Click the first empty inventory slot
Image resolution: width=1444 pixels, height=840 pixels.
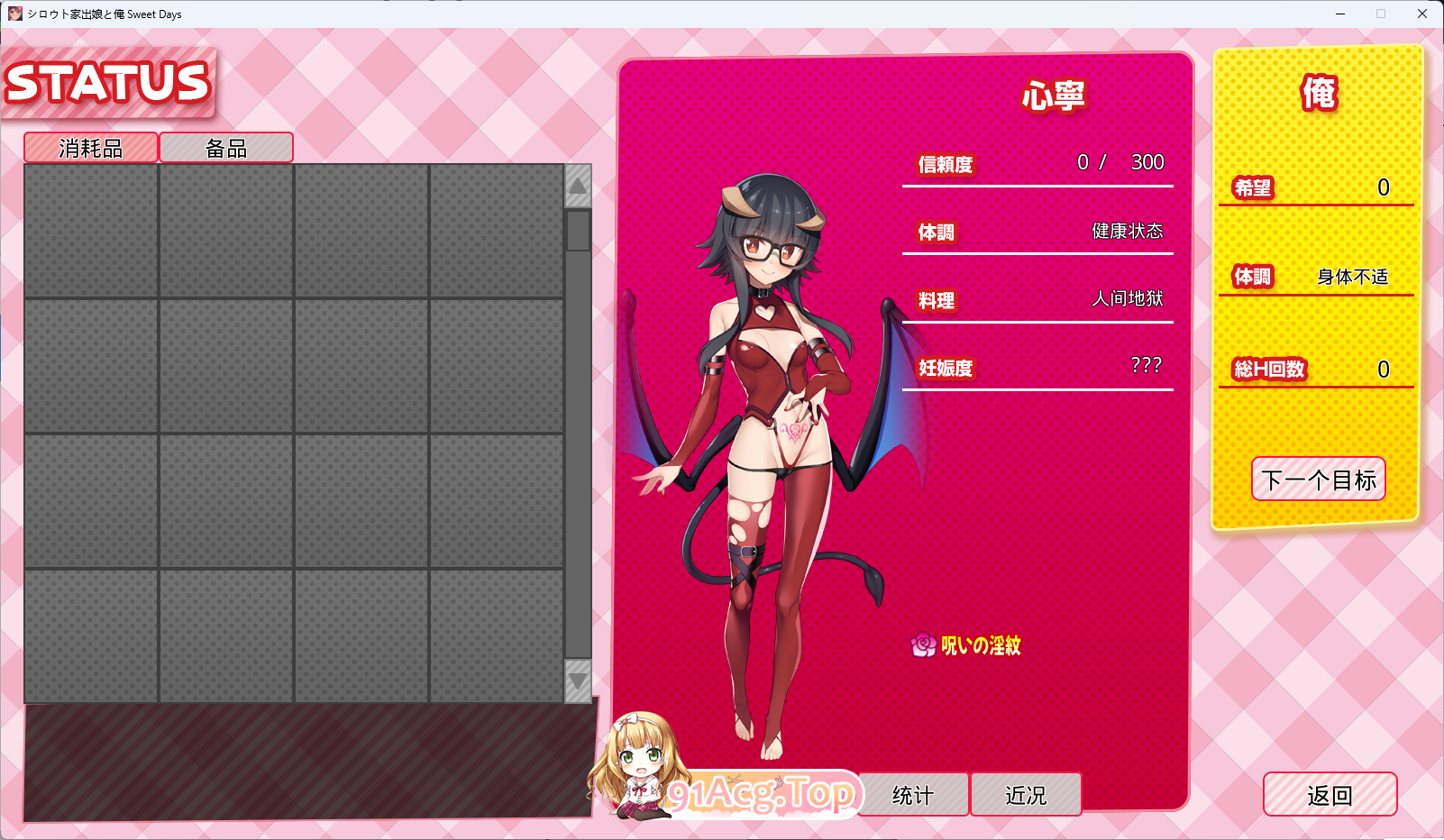[90, 230]
